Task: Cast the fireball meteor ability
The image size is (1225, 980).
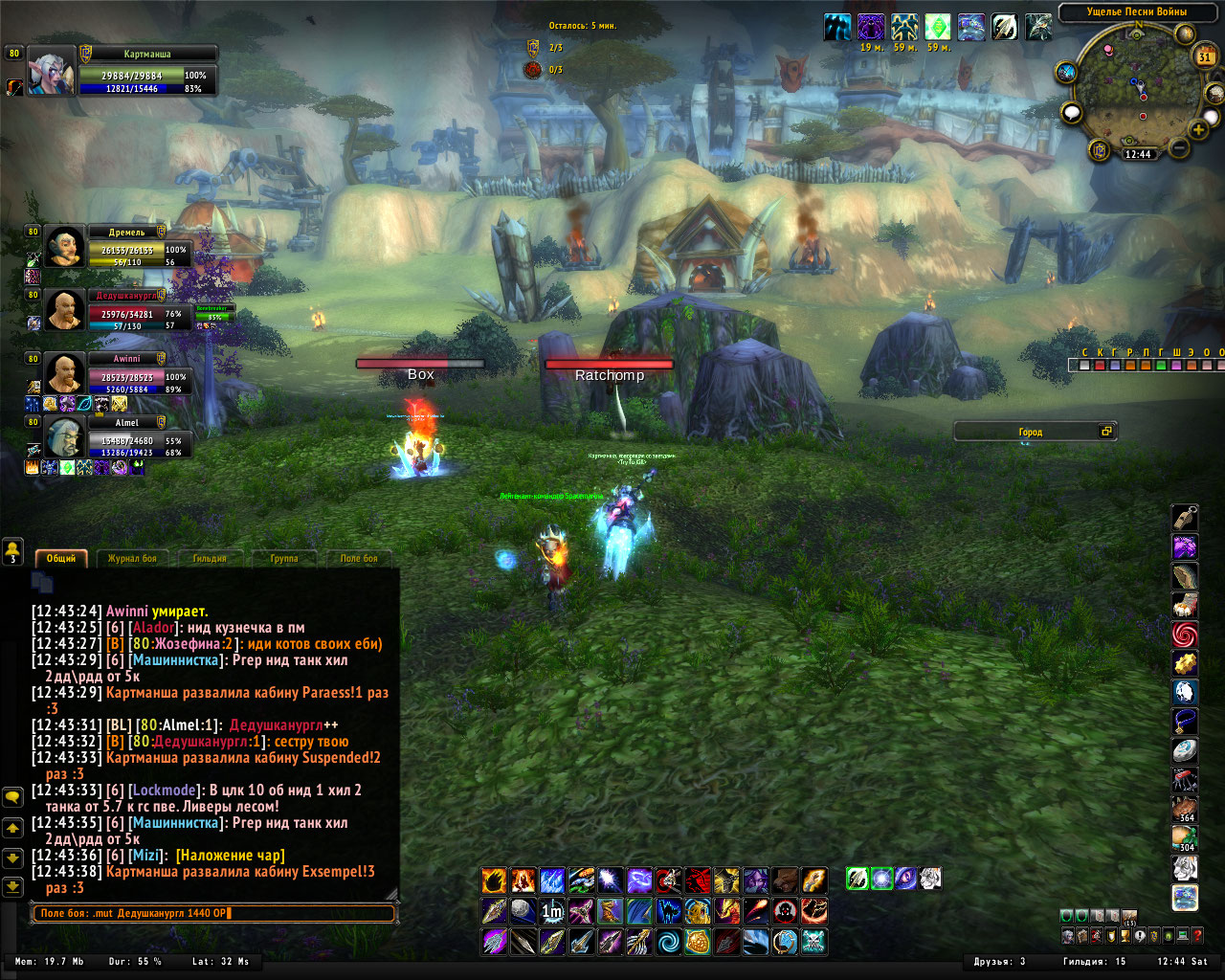Action: (x=755, y=910)
